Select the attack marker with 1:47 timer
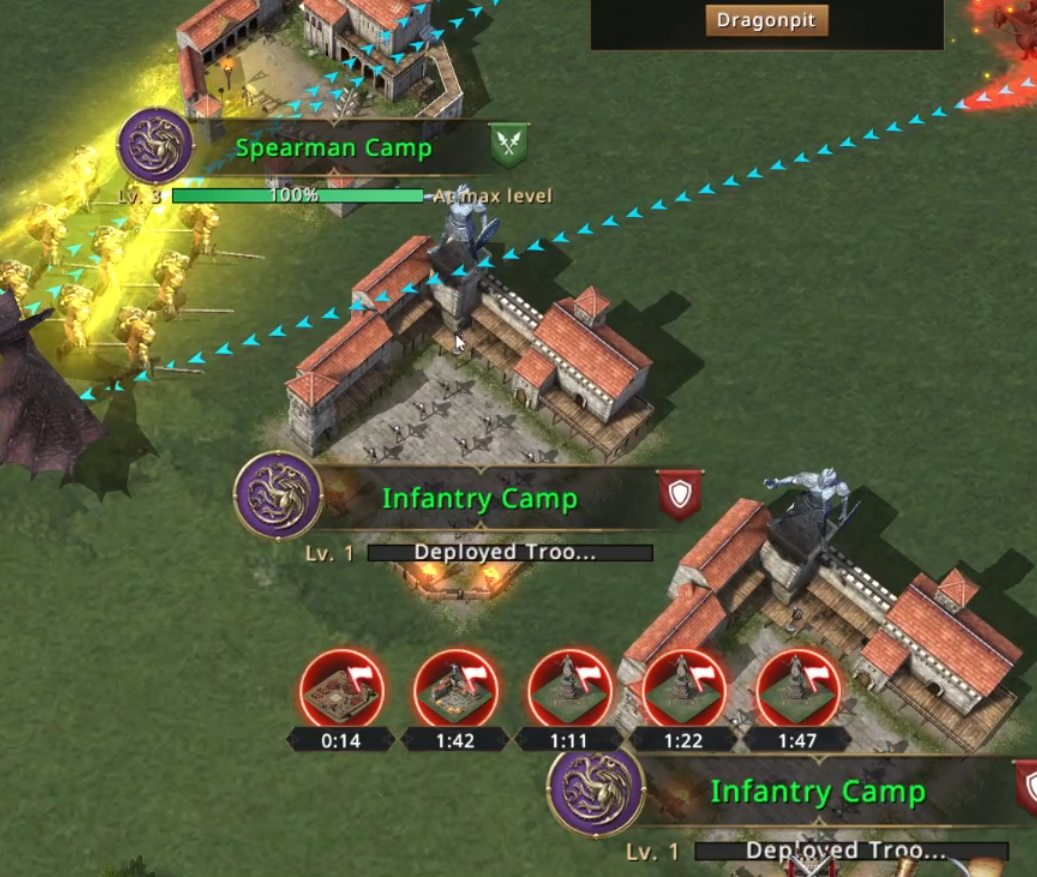Image resolution: width=1037 pixels, height=877 pixels. [797, 690]
